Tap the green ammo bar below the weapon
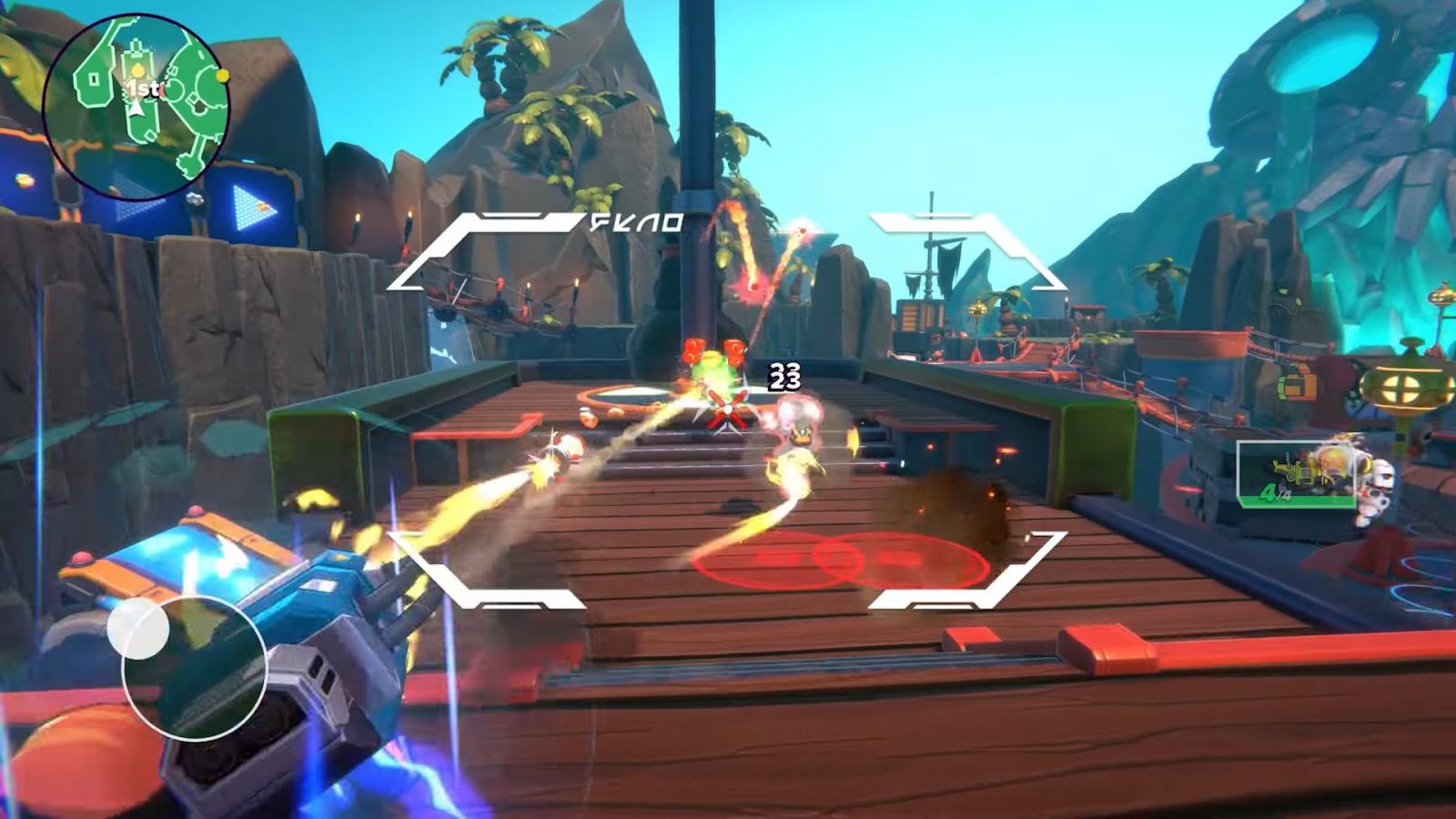This screenshot has height=819, width=1456. pos(1297,501)
